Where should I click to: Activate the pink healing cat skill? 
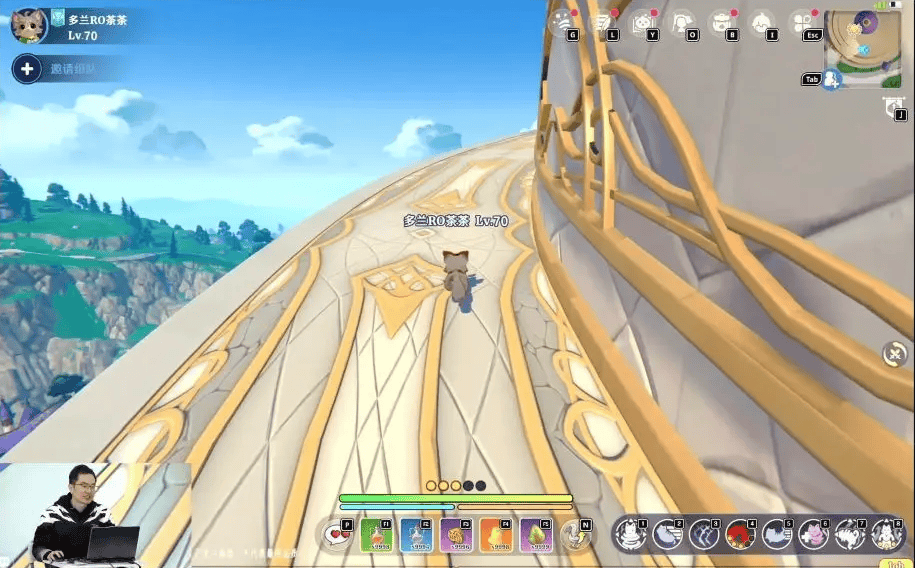click(812, 535)
